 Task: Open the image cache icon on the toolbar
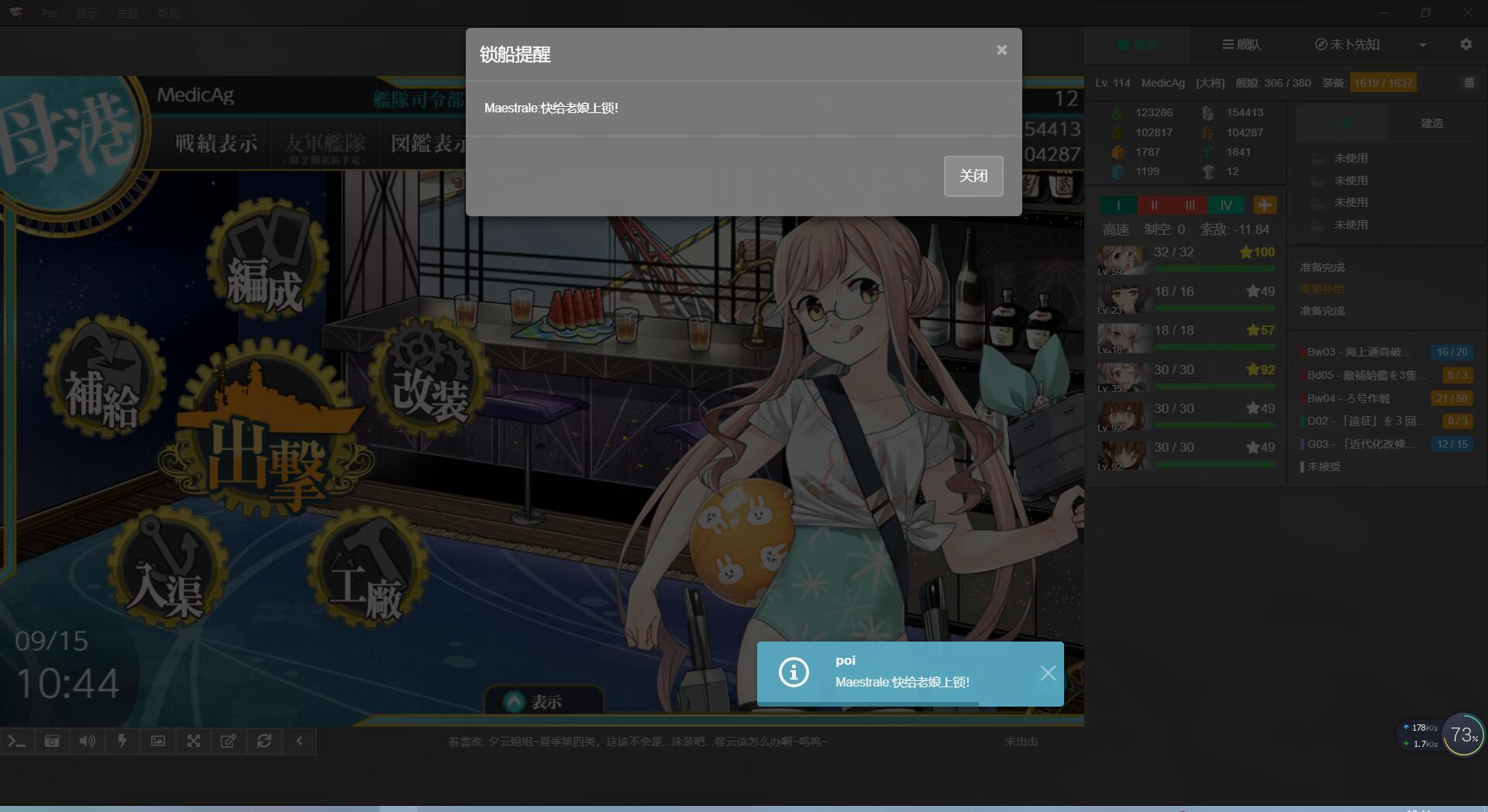(158, 741)
